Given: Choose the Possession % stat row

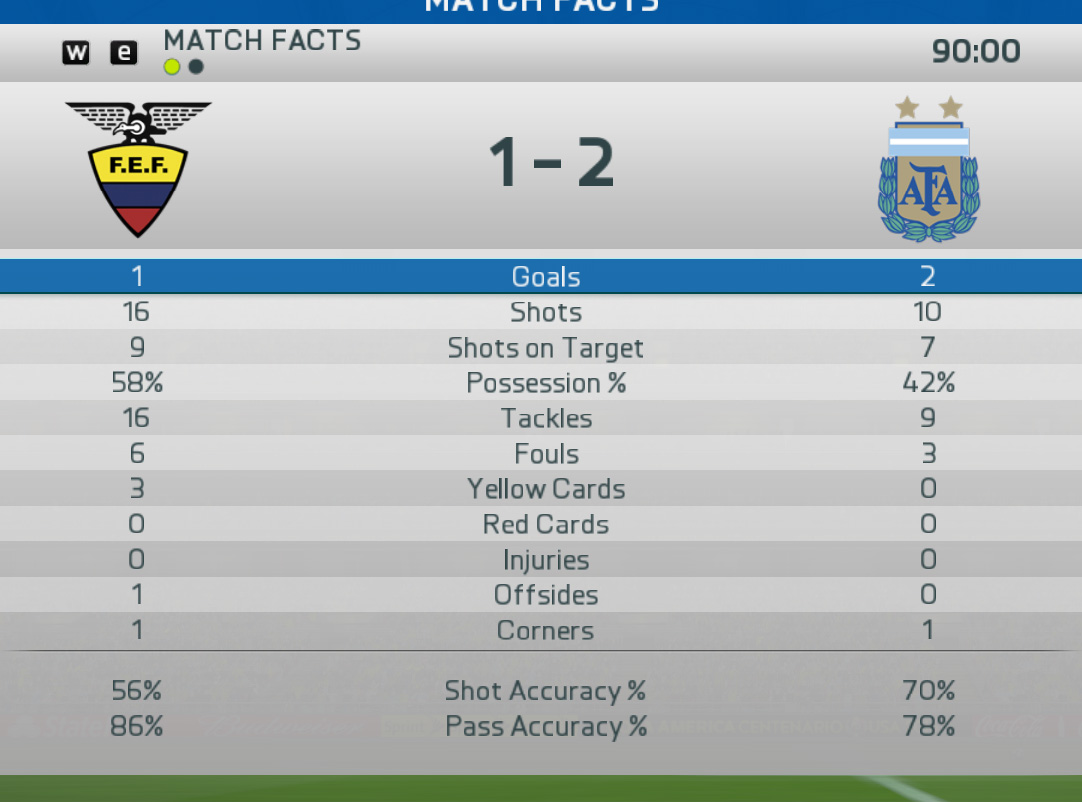Looking at the screenshot, I should click(545, 383).
